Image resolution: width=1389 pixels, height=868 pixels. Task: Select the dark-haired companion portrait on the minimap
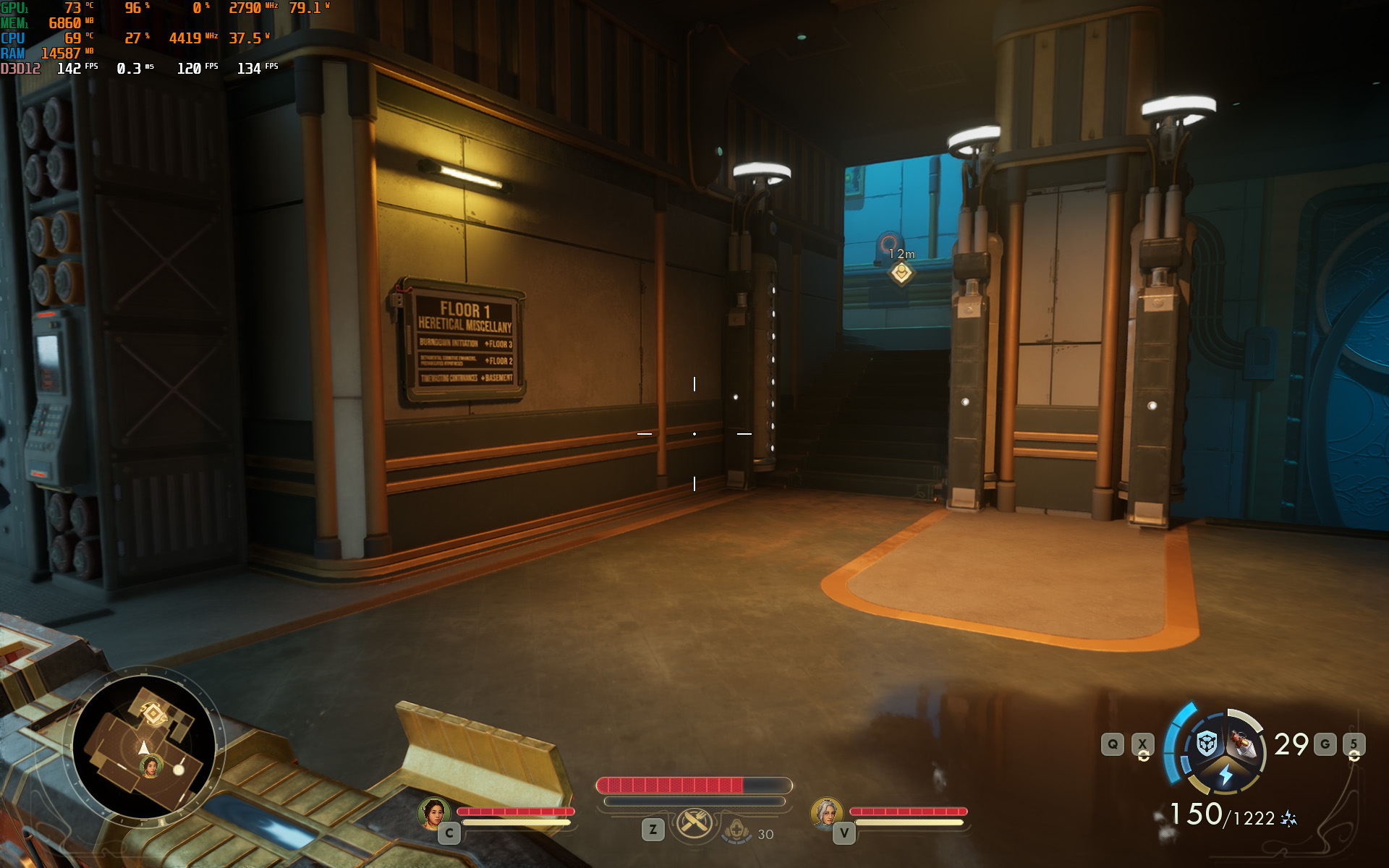150,766
